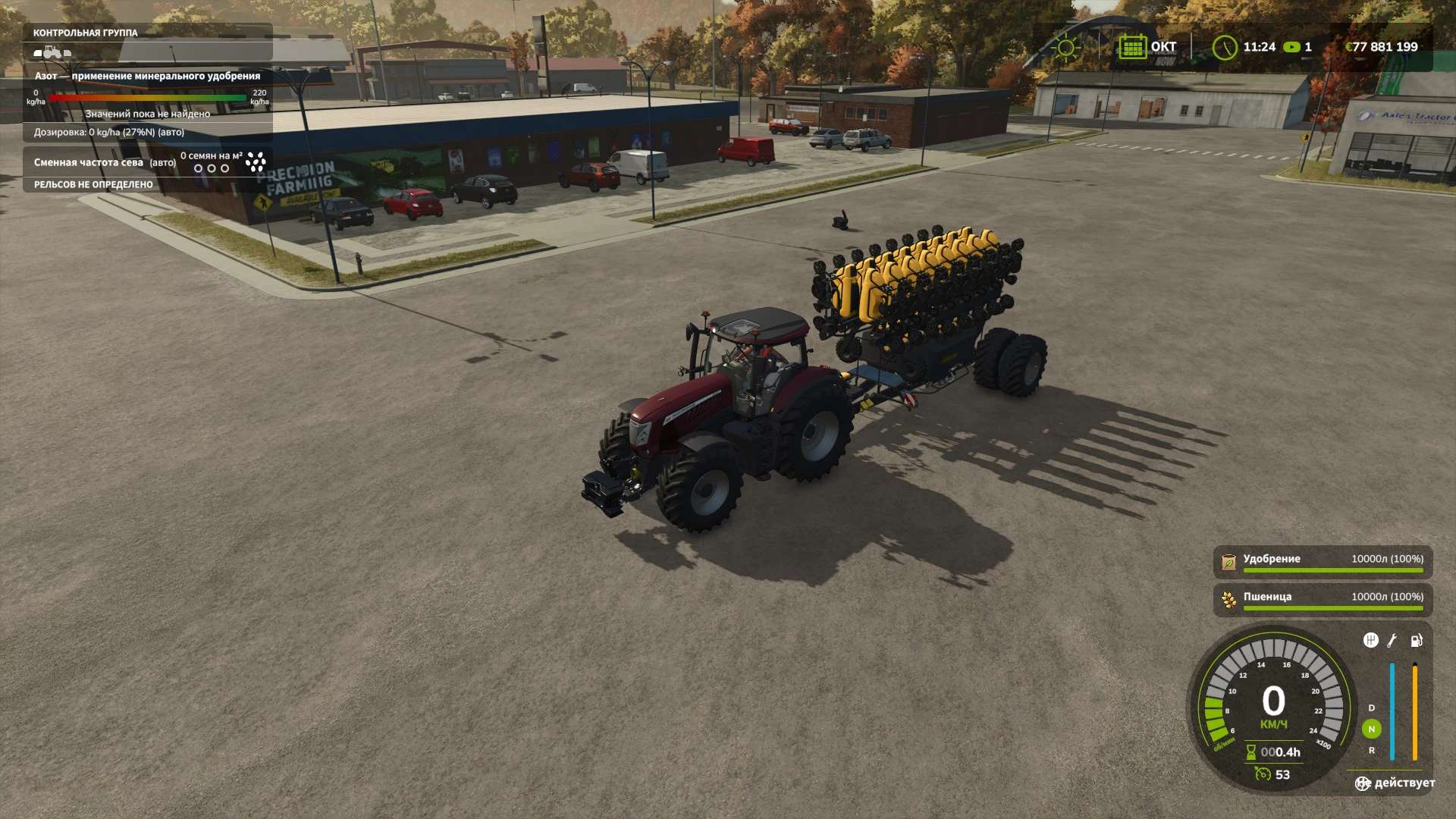Click the sun weather icon
1456x819 pixels.
[1065, 48]
